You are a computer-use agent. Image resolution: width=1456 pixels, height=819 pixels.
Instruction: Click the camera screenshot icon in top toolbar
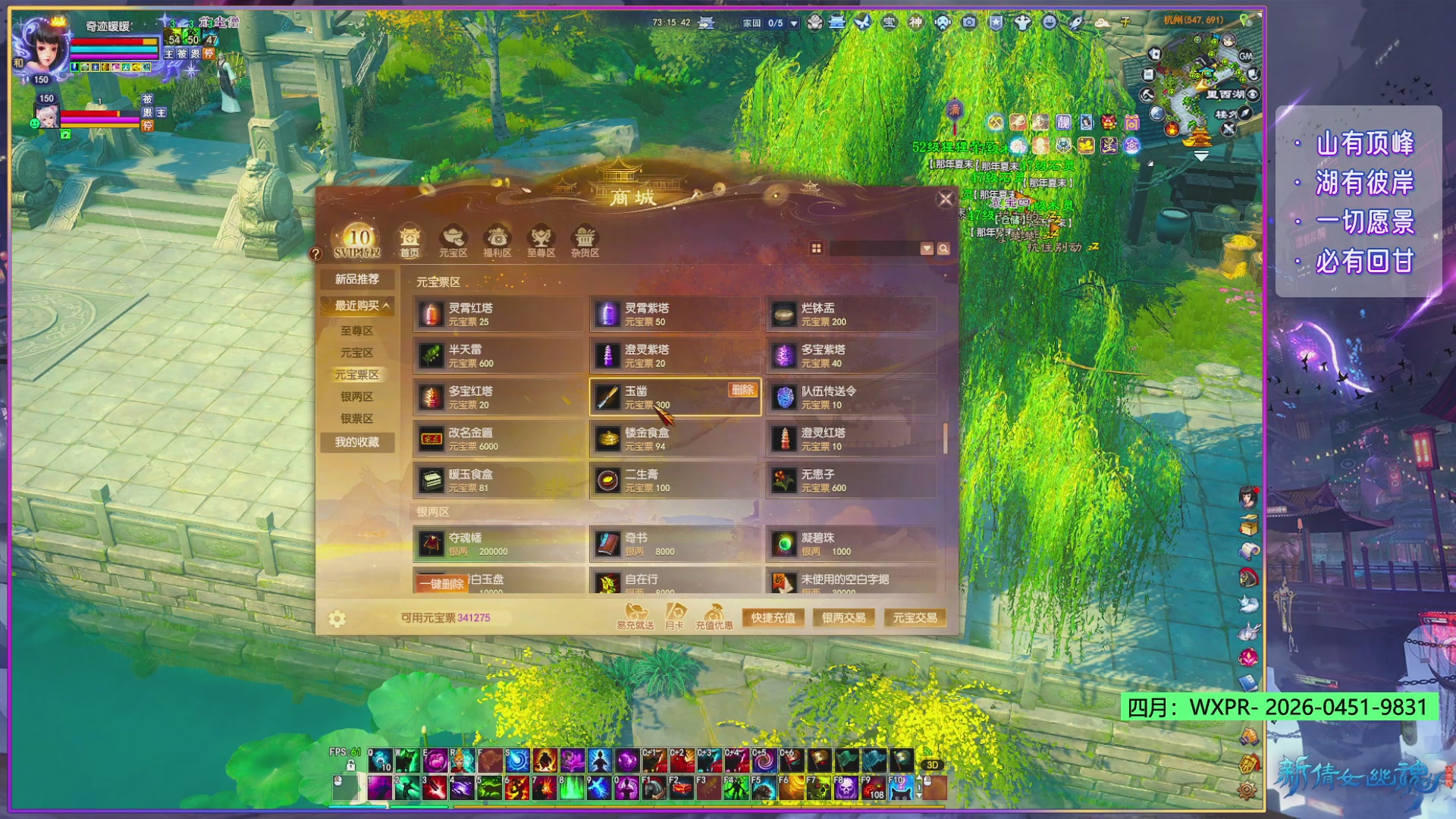coord(968,24)
